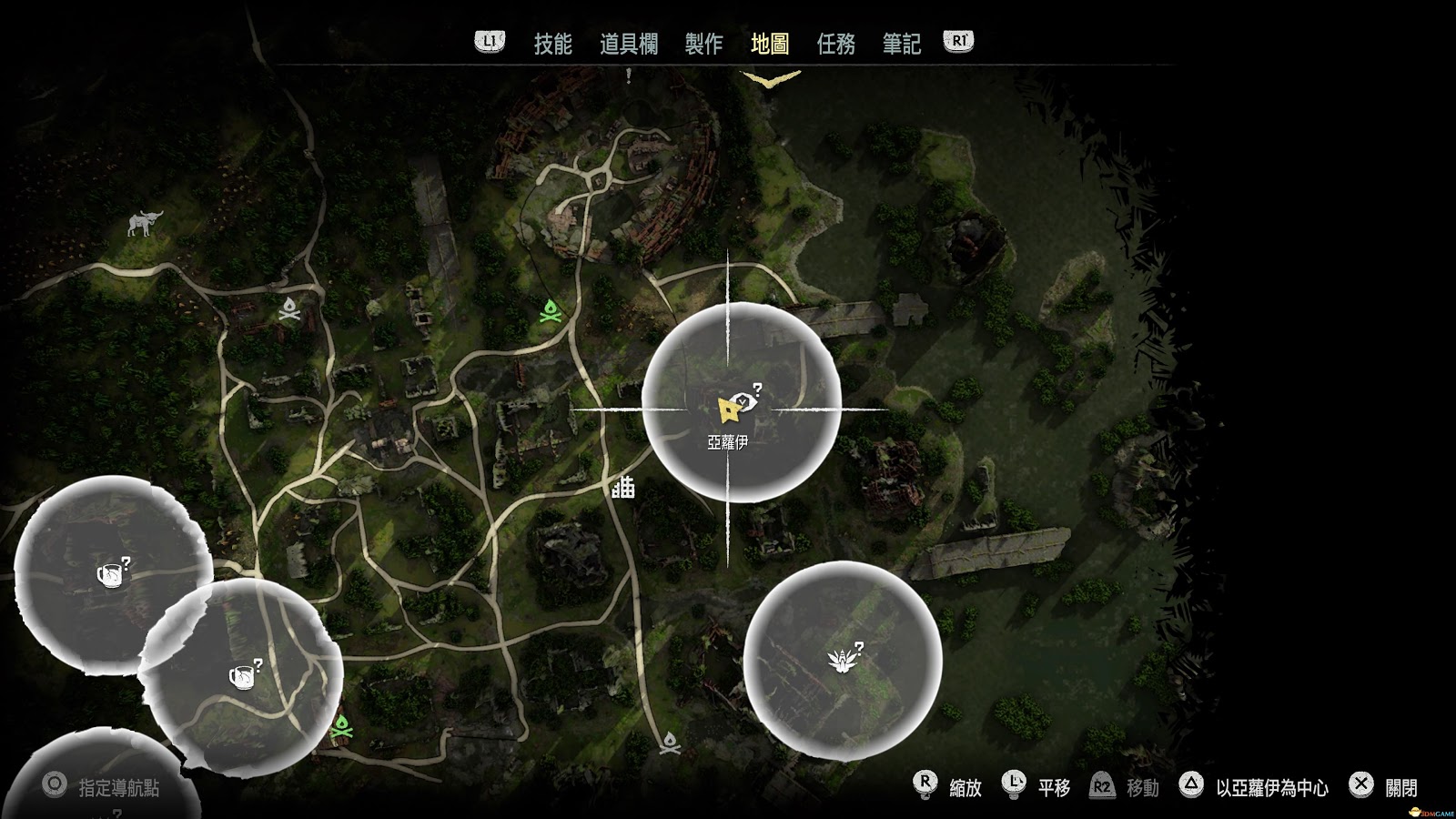
Task: Choose the highlighted 地圖 map tab
Action: (x=770, y=44)
